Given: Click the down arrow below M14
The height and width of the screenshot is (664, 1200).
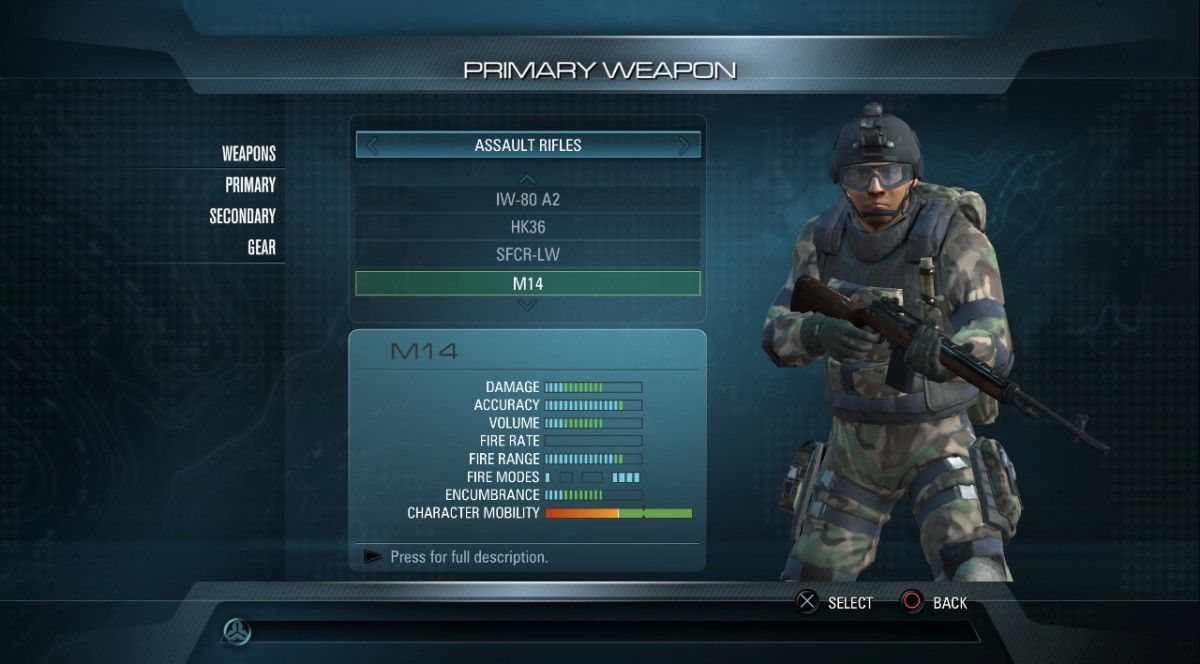Looking at the screenshot, I should 528,305.
